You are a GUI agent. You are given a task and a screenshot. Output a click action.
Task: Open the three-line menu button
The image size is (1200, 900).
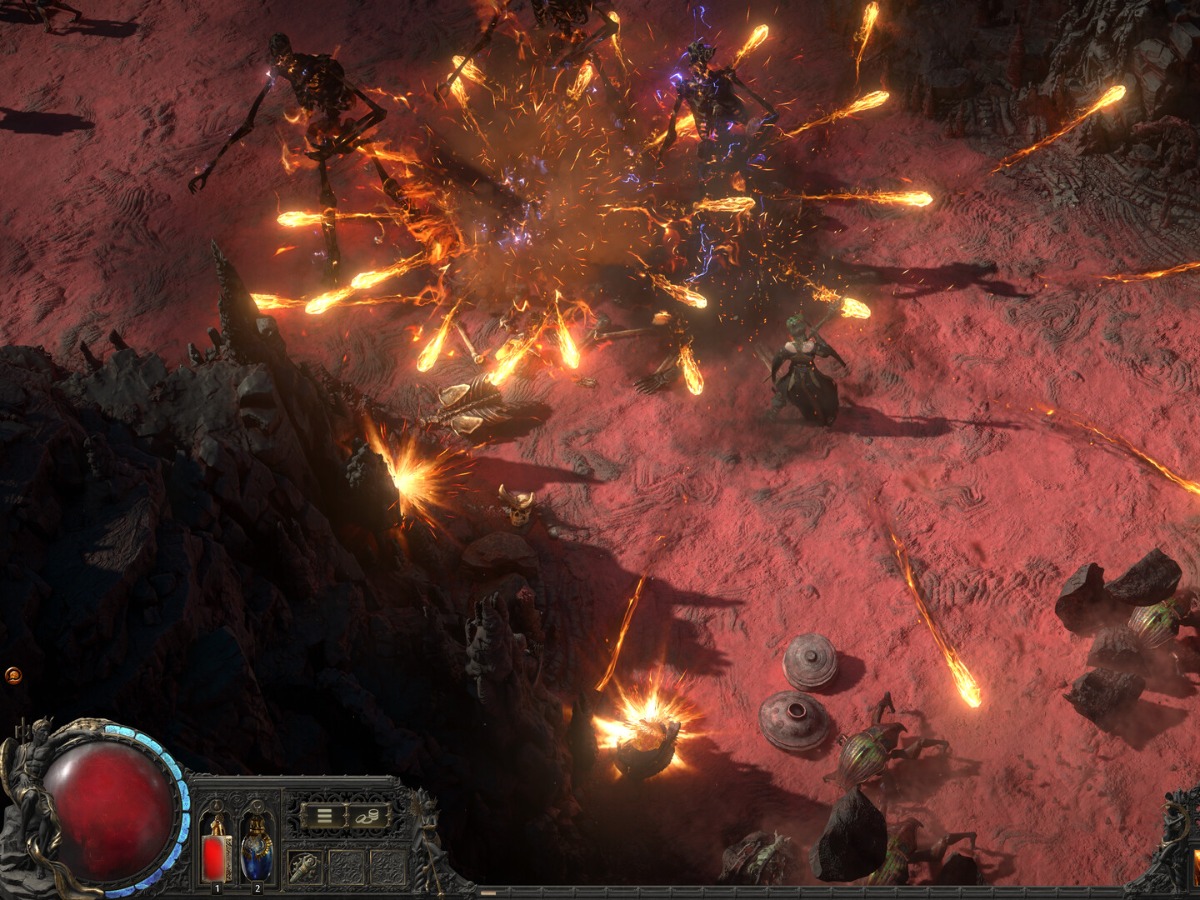coord(324,815)
